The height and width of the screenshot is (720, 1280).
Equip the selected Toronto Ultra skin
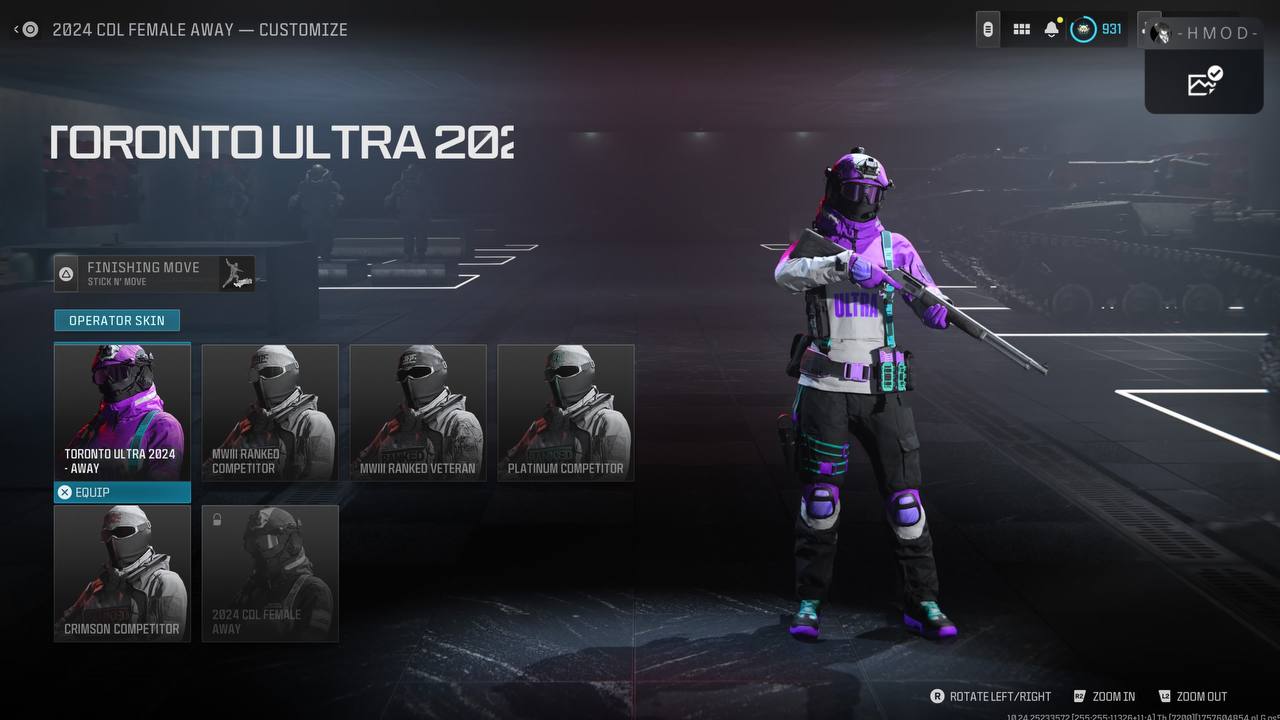(x=122, y=492)
